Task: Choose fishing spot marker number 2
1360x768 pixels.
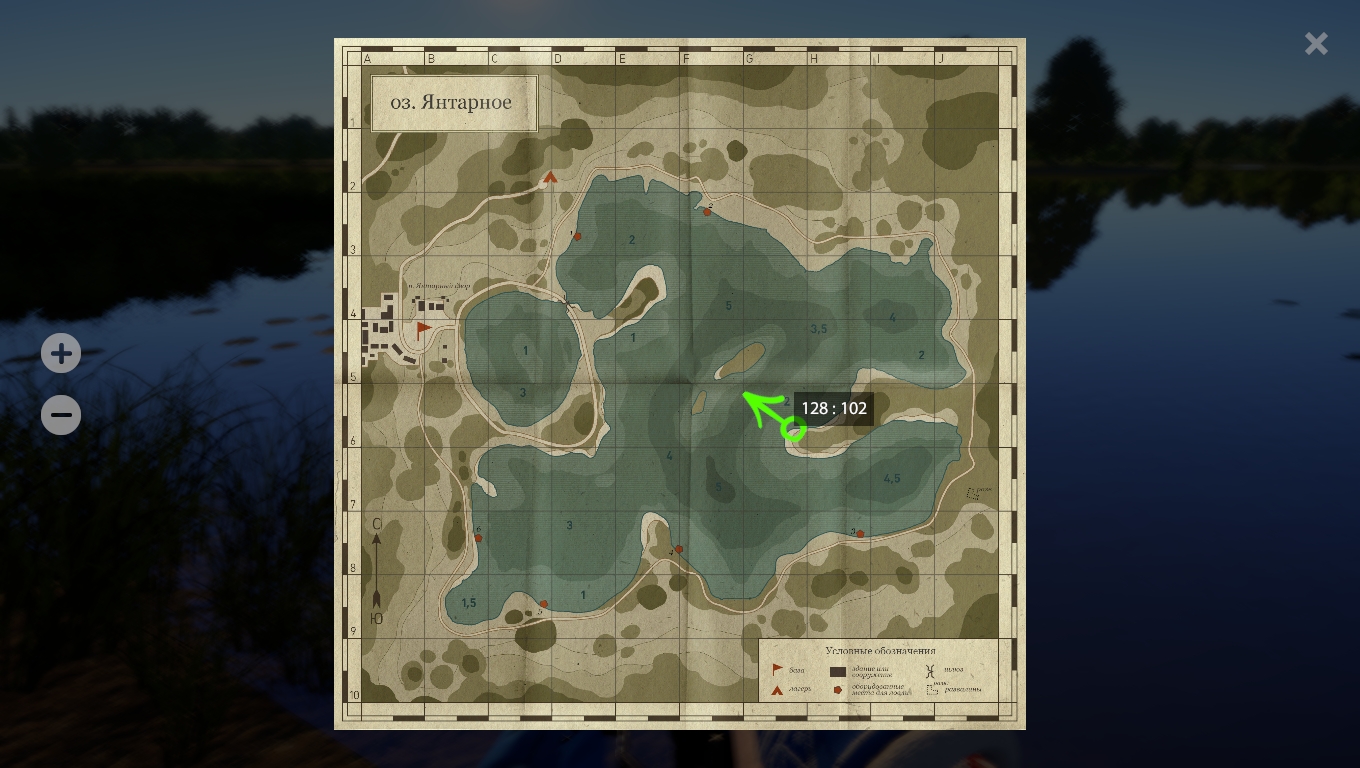Action: (x=707, y=212)
